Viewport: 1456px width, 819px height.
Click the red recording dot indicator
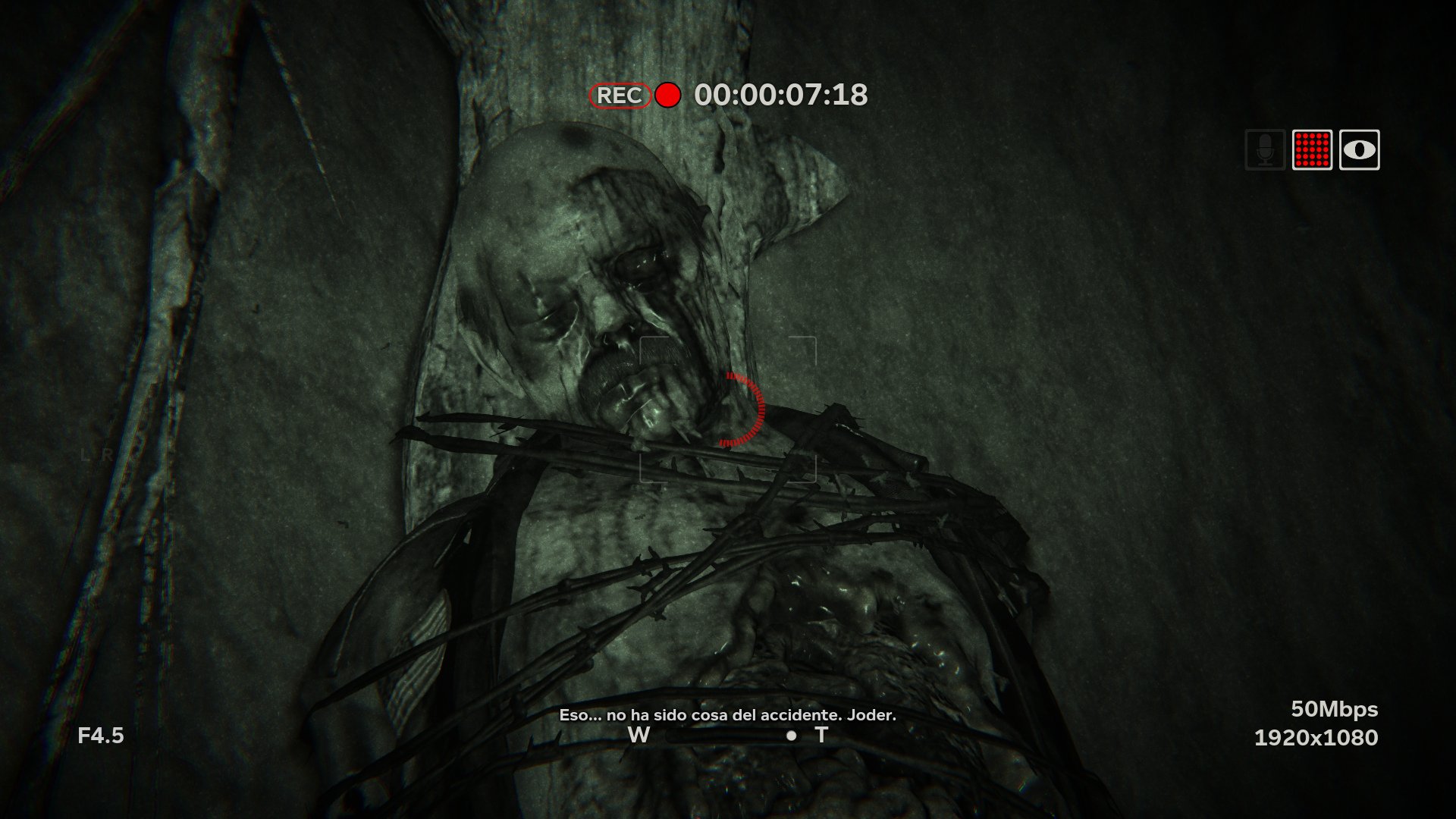(667, 96)
